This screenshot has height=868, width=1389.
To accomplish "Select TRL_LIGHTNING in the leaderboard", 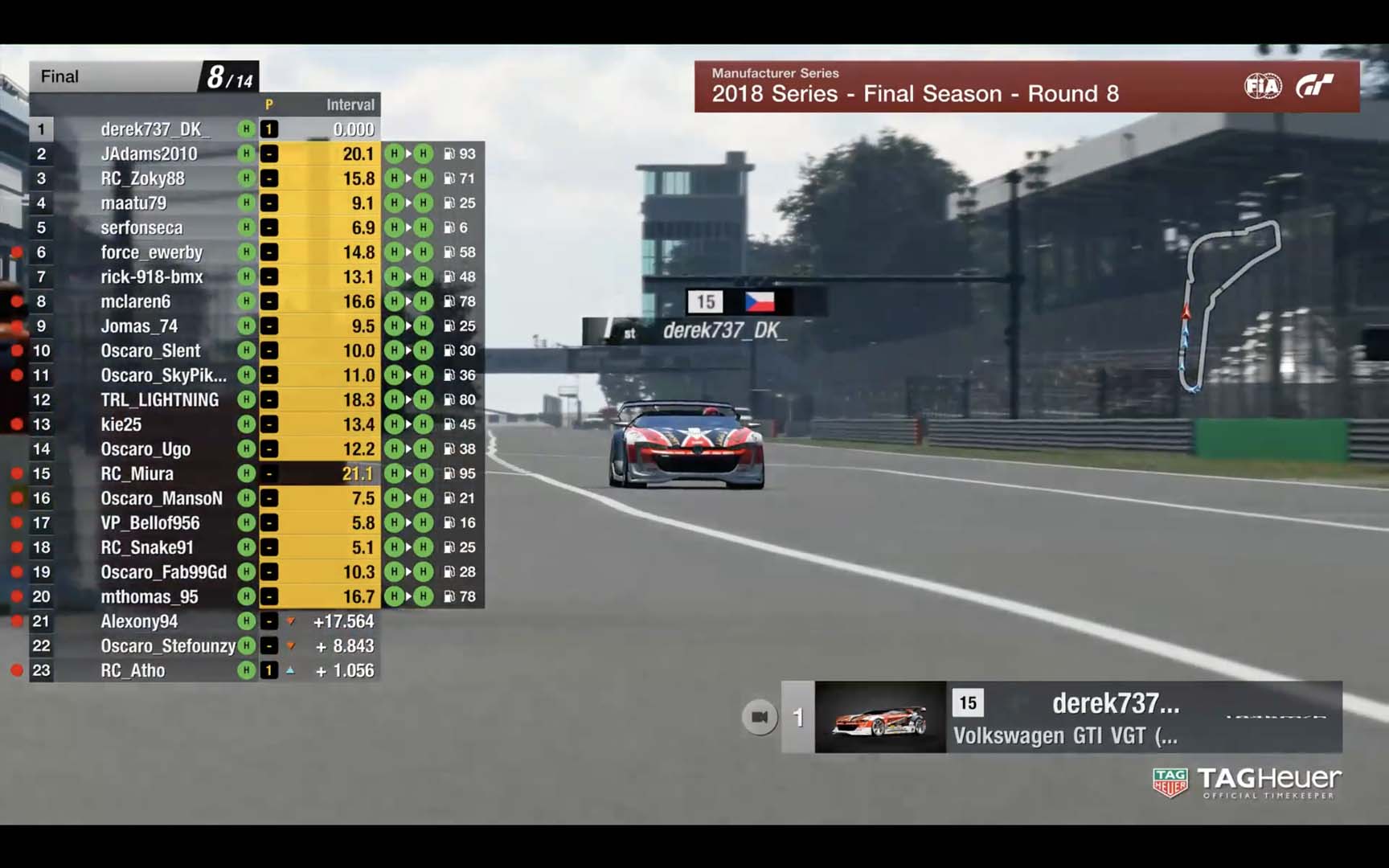I will [159, 400].
